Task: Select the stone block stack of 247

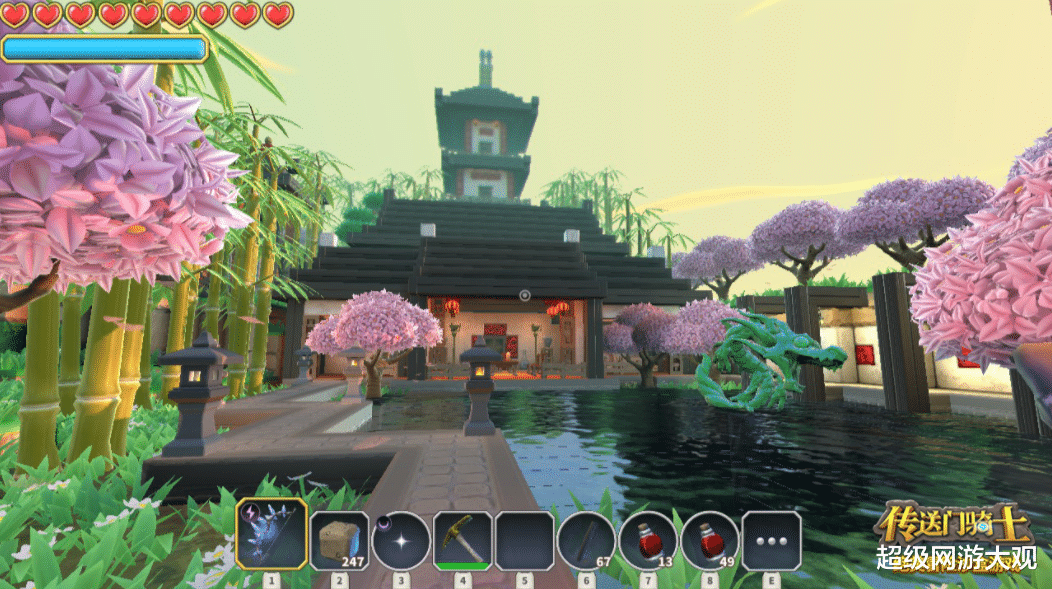Action: click(x=339, y=541)
